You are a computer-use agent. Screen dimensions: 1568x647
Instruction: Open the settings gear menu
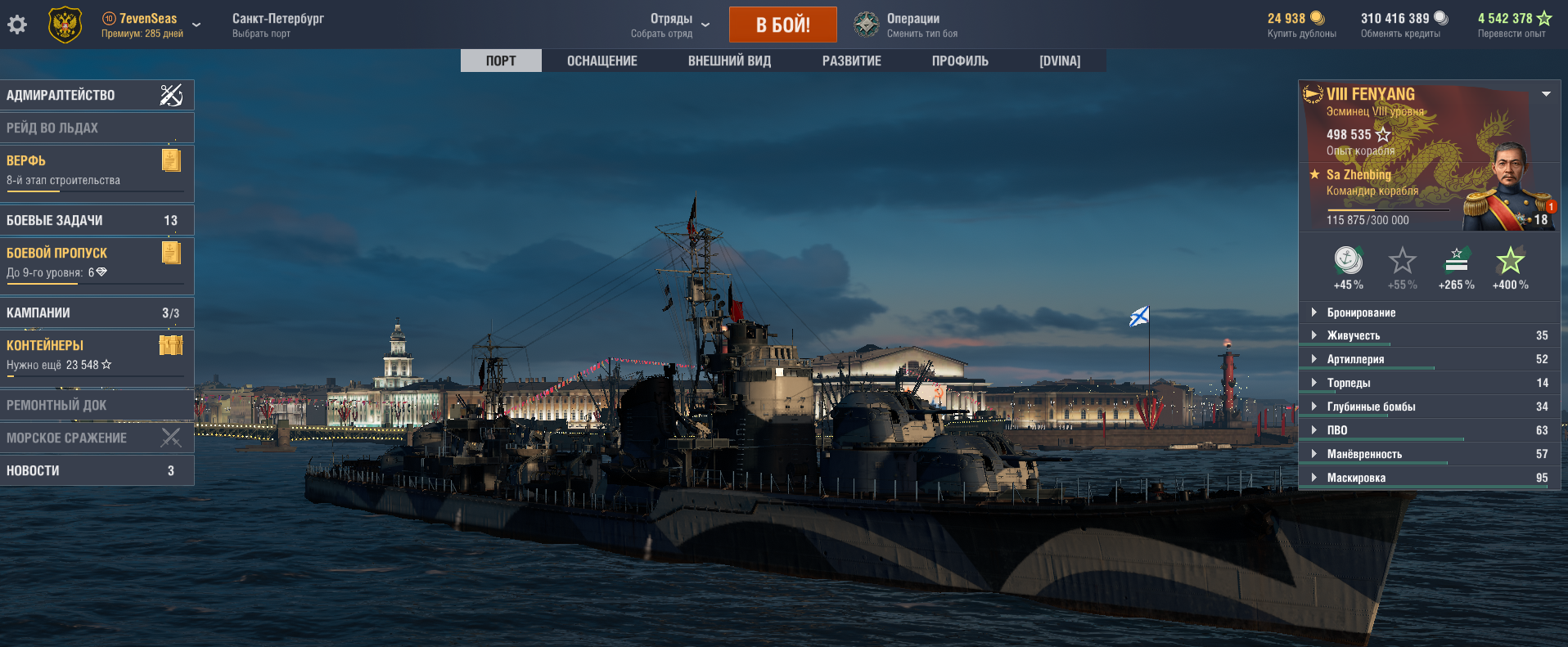17,25
